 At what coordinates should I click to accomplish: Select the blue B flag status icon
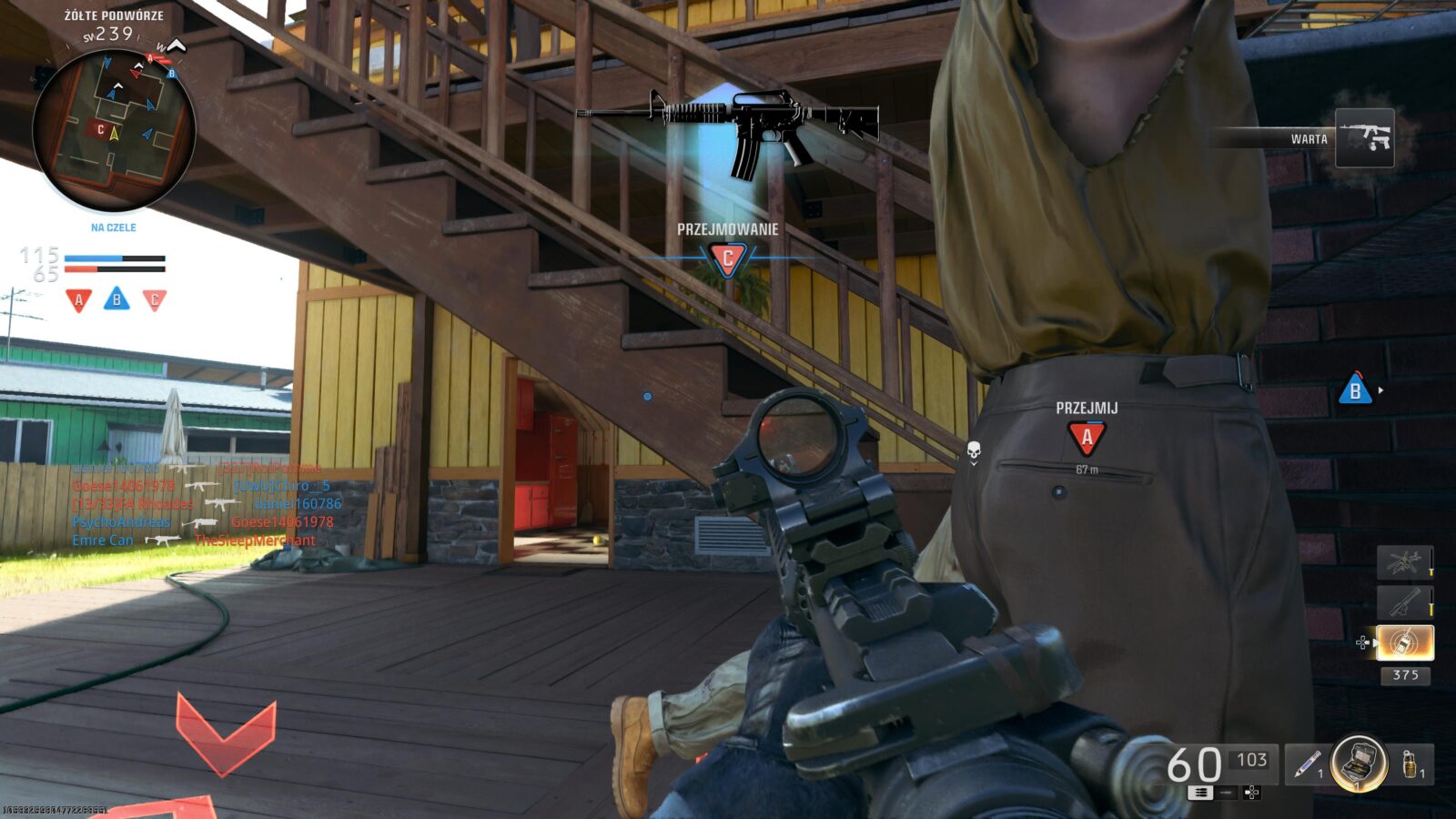coord(116,298)
